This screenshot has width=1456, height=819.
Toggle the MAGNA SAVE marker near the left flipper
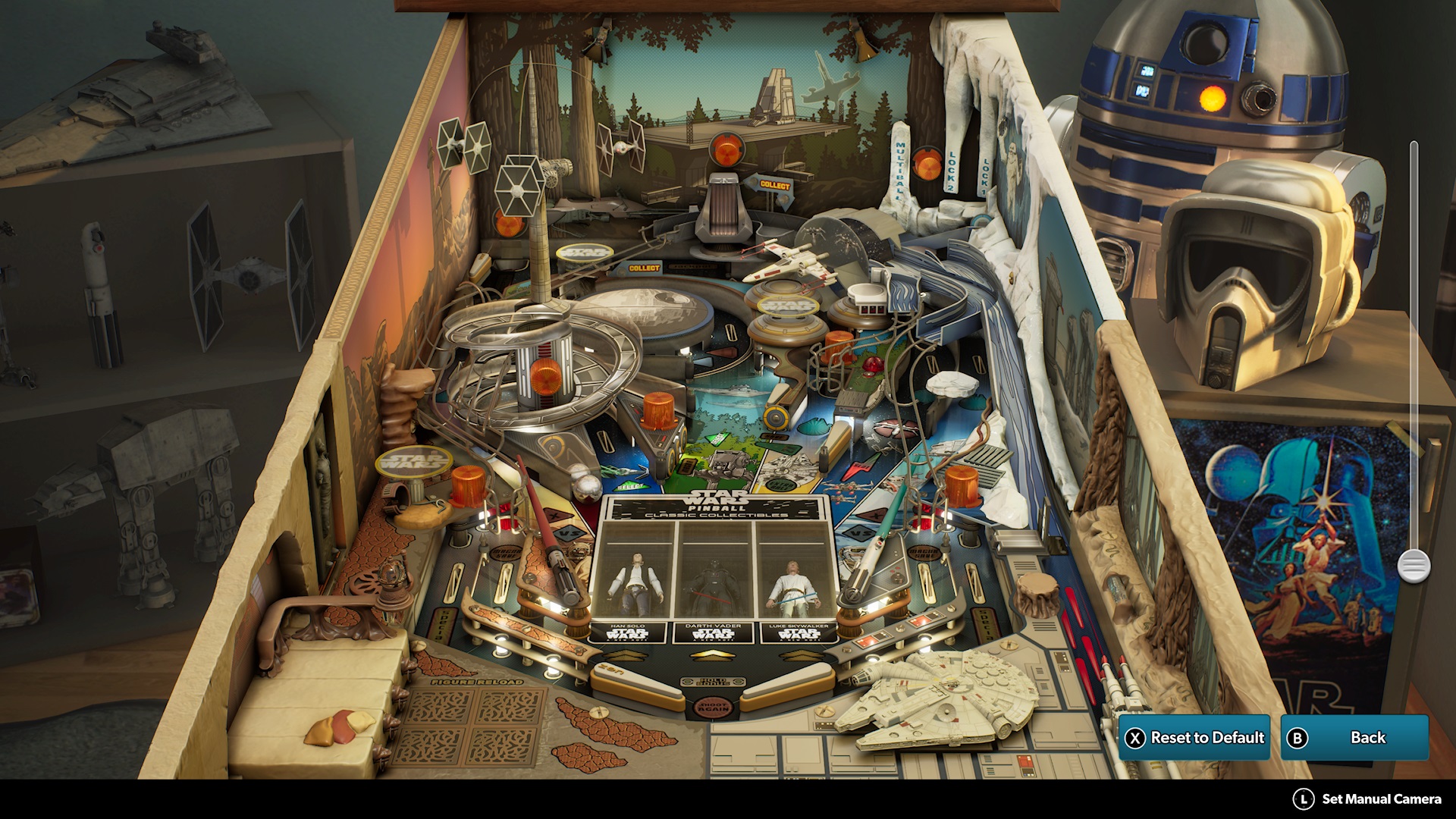coord(506,553)
